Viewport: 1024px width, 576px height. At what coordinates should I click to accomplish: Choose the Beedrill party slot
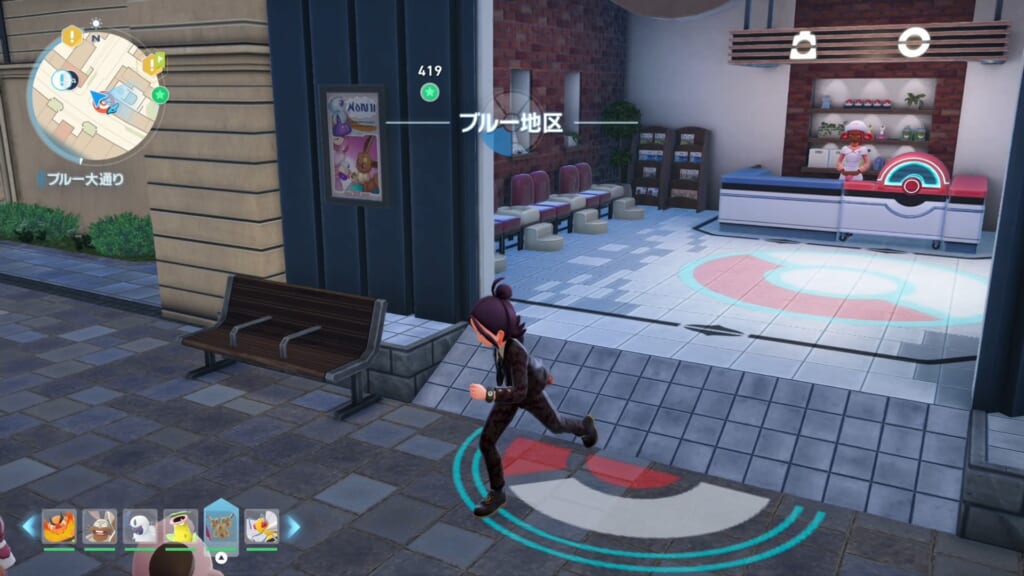pyautogui.click(x=262, y=526)
